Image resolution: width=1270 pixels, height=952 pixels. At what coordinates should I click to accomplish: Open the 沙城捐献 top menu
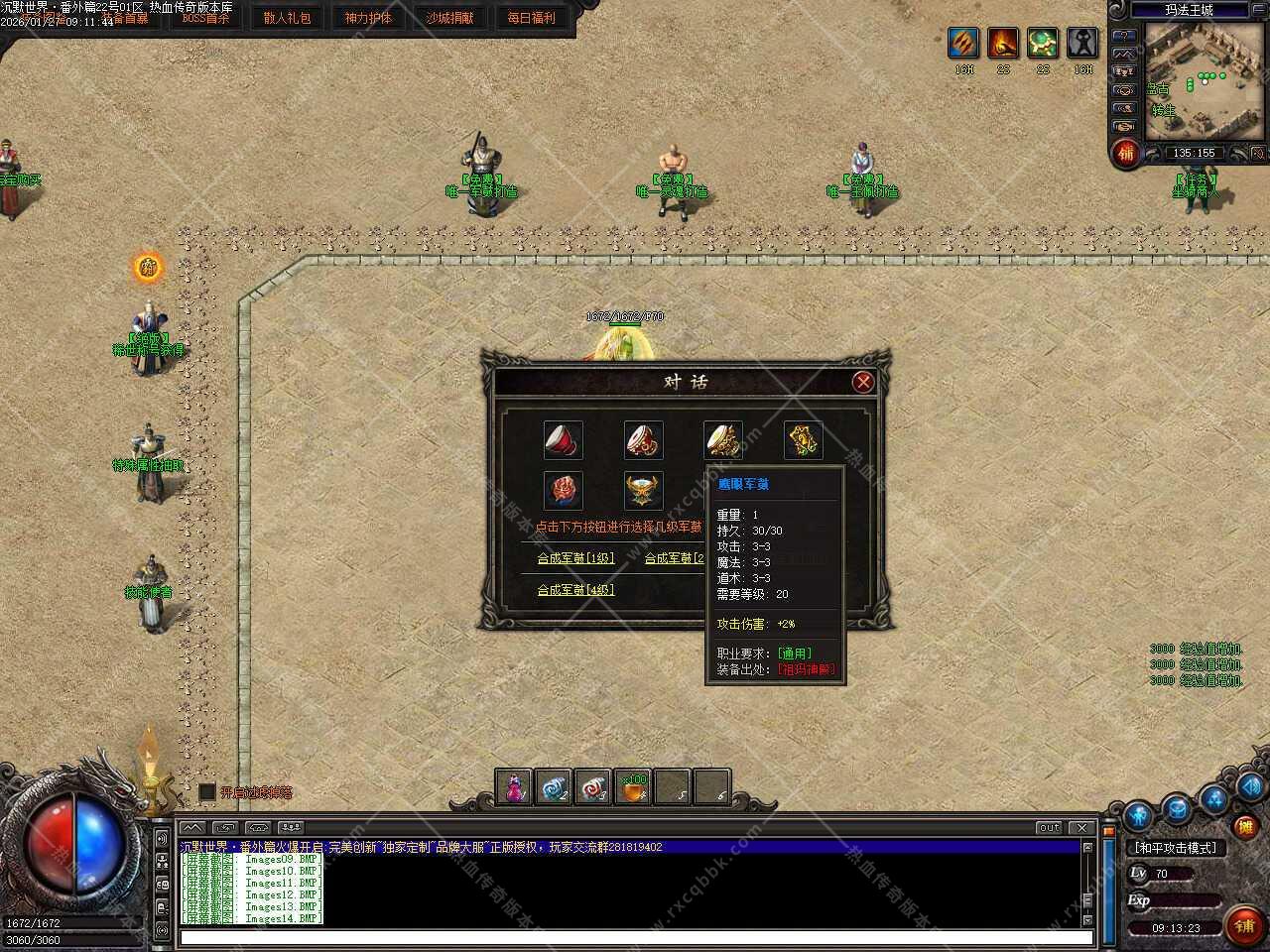(x=449, y=18)
